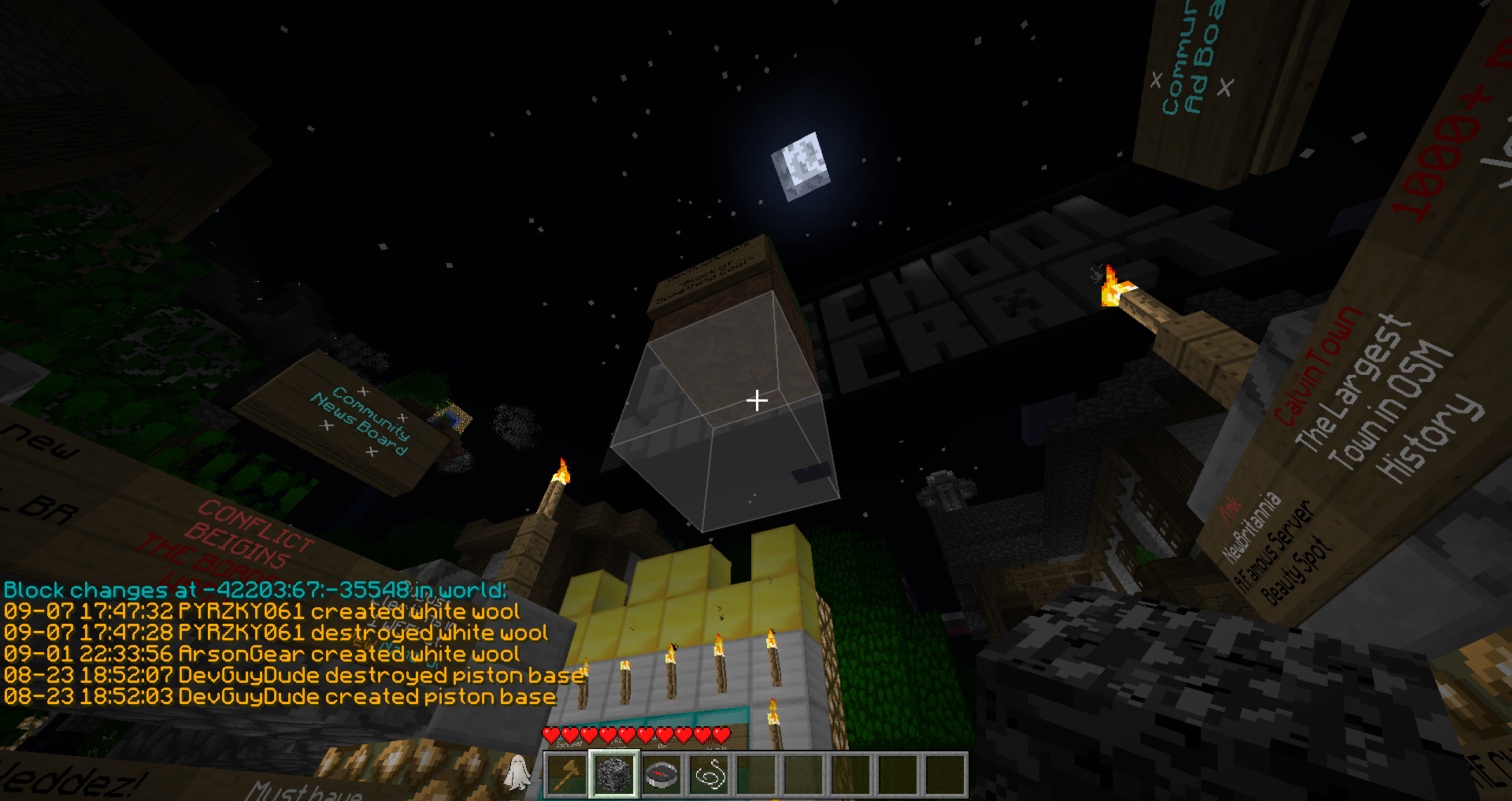Select the bedrock block hotbar slot
The image size is (1512, 801).
[x=614, y=775]
